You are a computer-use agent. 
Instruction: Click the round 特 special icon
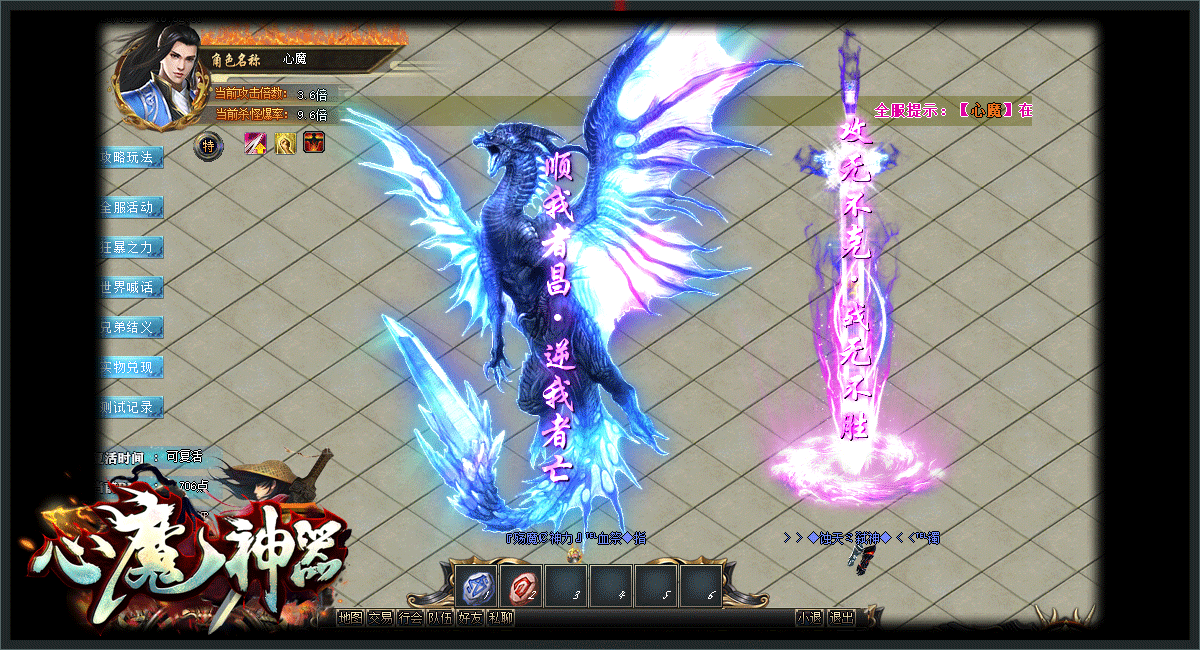pos(208,146)
